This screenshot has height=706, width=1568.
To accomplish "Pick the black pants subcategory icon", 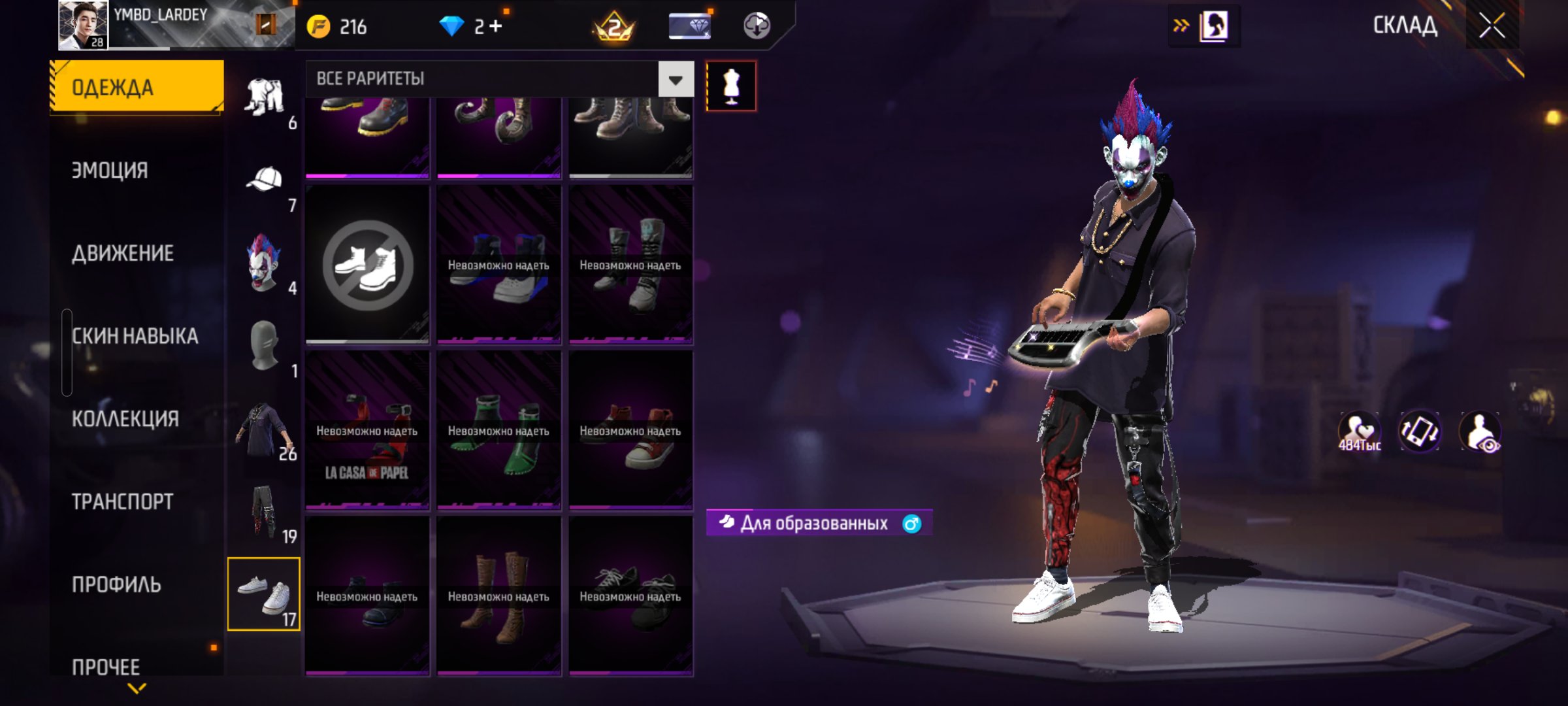I will [x=264, y=511].
